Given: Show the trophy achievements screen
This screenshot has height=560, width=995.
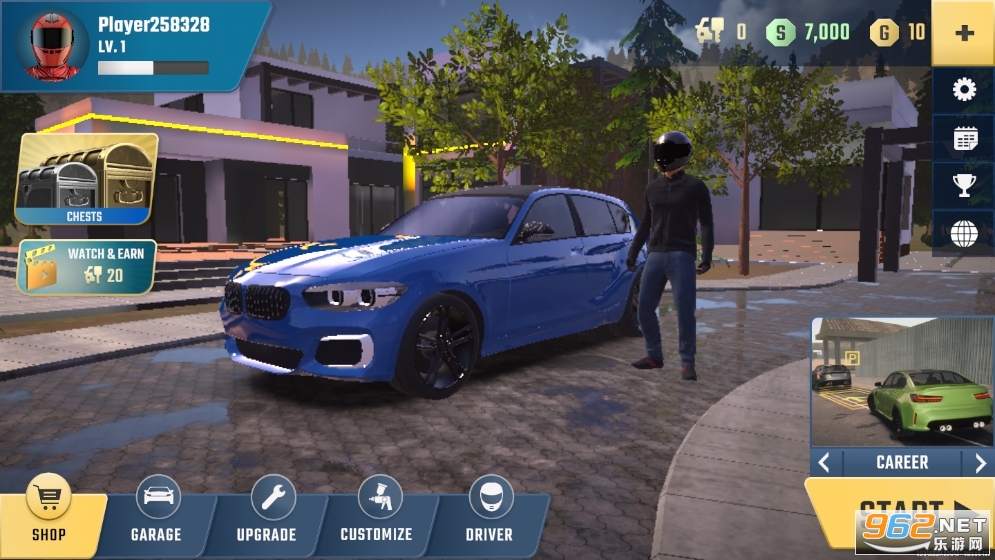Looking at the screenshot, I should click(964, 186).
